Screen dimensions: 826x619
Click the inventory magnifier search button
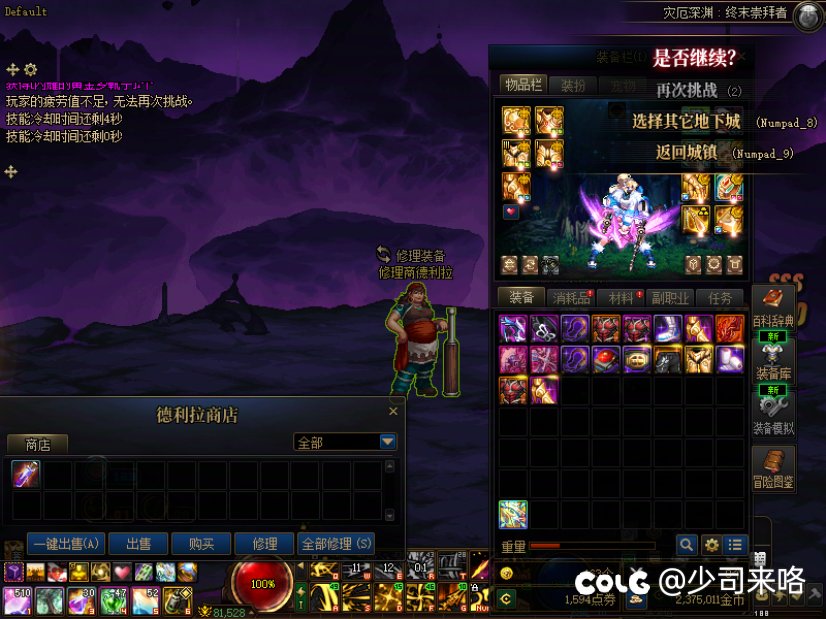tap(686, 545)
